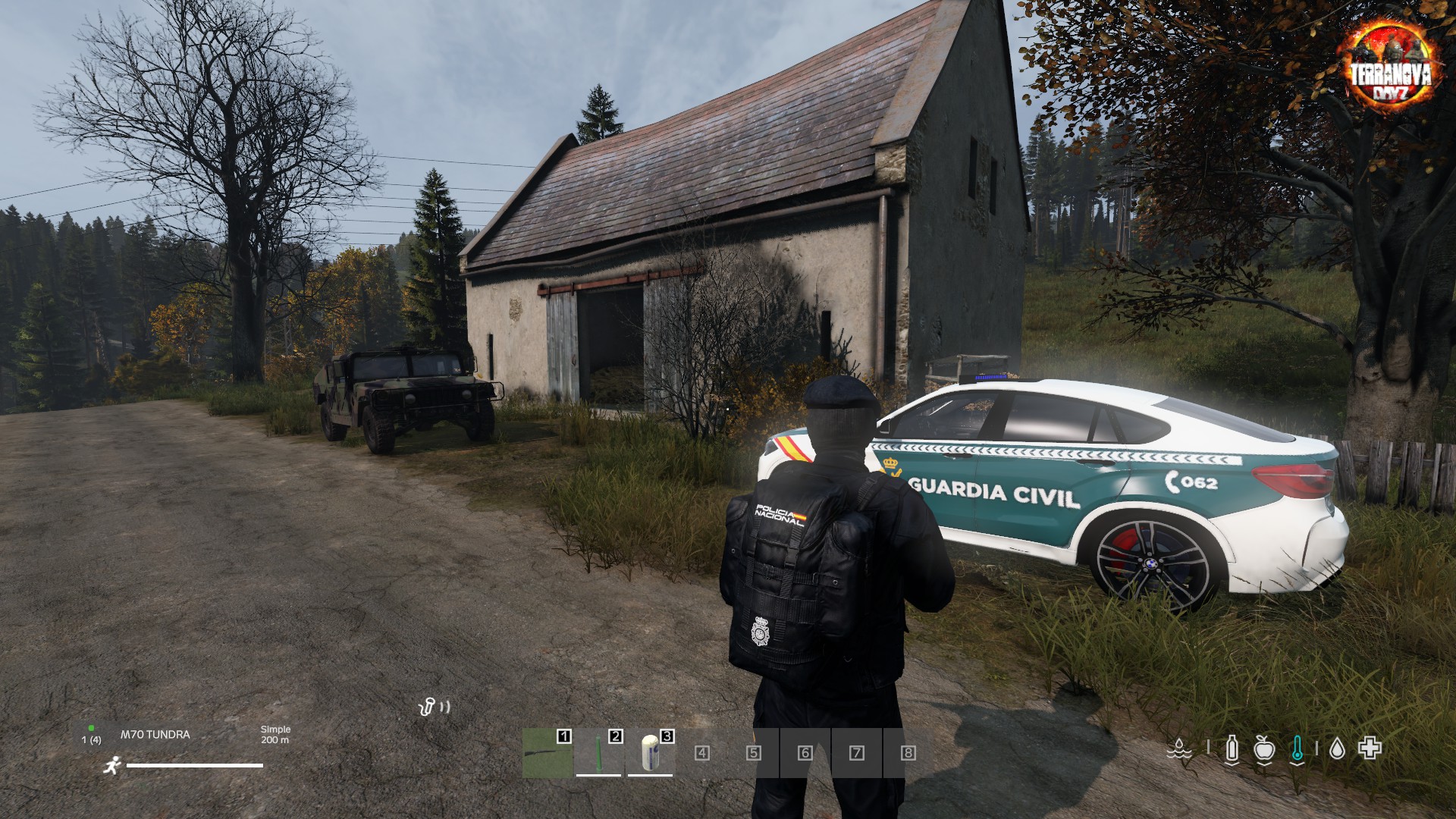Toggle the green ammo chambered indicator dot
1456x819 pixels.
[x=91, y=728]
